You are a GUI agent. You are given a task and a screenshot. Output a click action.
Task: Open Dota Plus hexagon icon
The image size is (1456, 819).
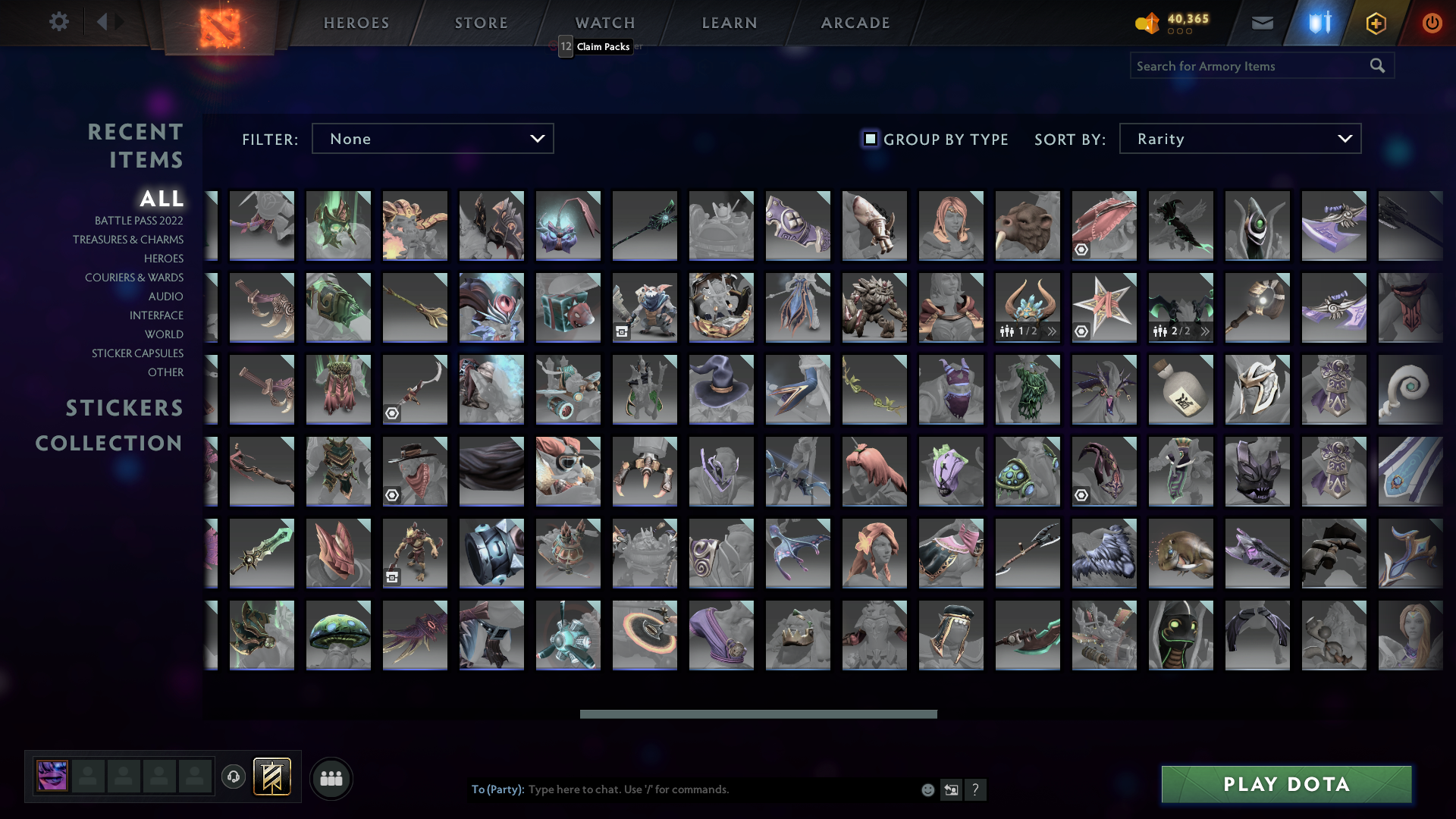1376,22
